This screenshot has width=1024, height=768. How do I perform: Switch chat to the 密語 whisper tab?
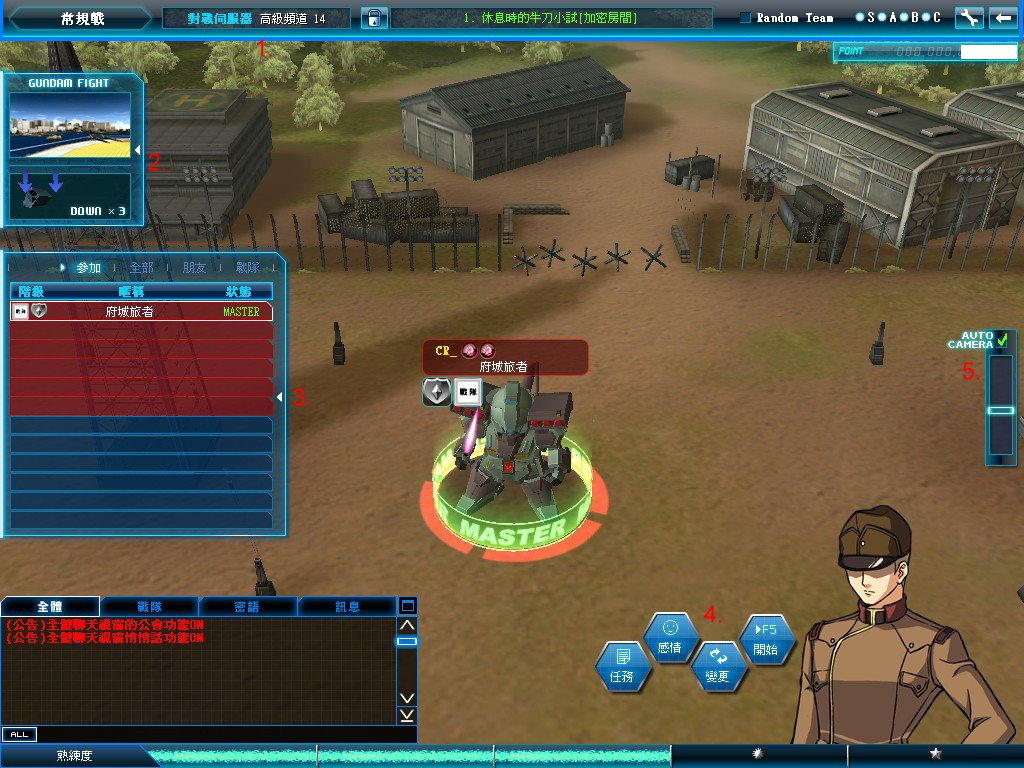[247, 606]
